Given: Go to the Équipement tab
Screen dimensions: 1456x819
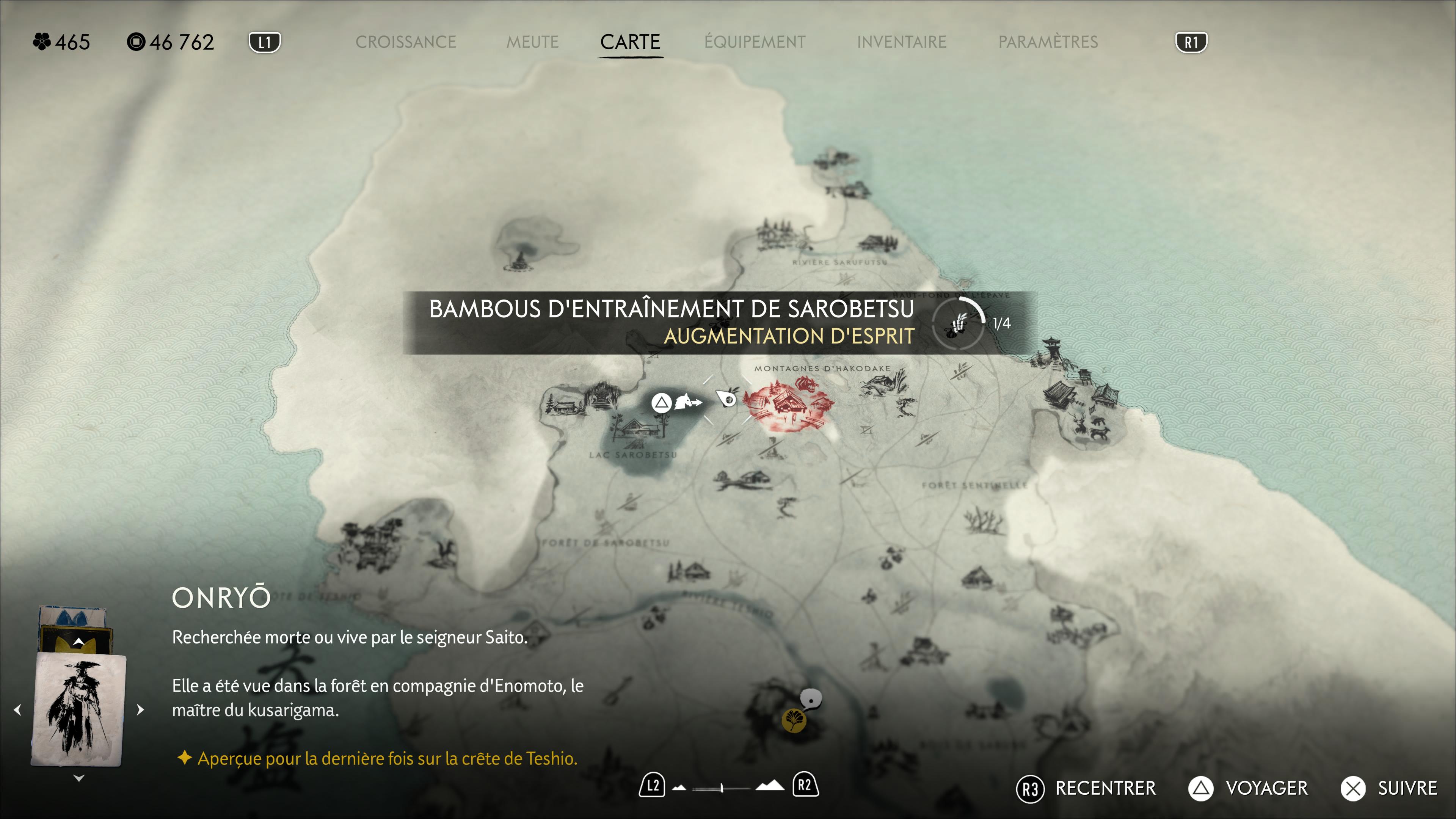Looking at the screenshot, I should pyautogui.click(x=755, y=42).
